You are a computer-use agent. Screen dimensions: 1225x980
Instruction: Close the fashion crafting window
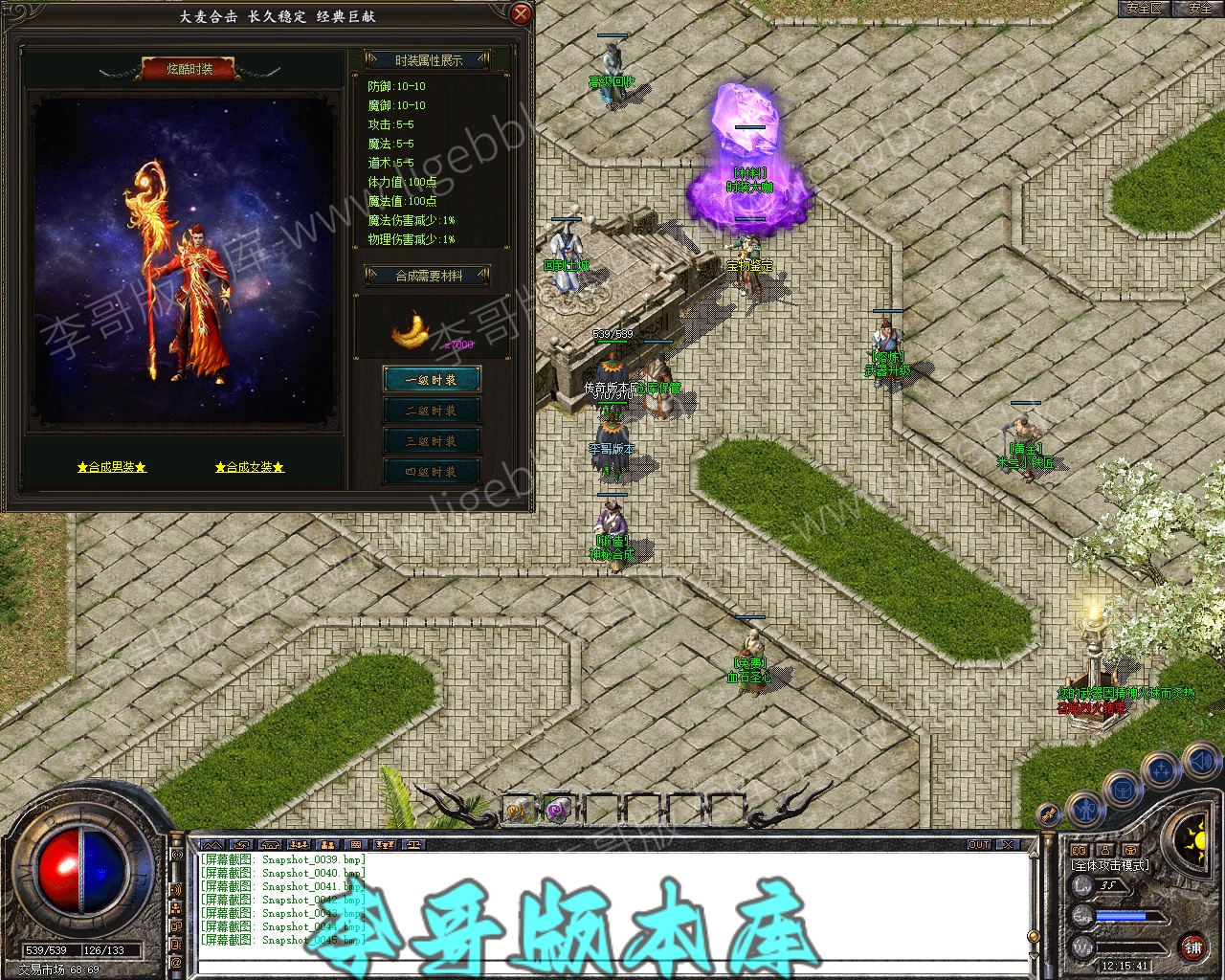[x=521, y=13]
